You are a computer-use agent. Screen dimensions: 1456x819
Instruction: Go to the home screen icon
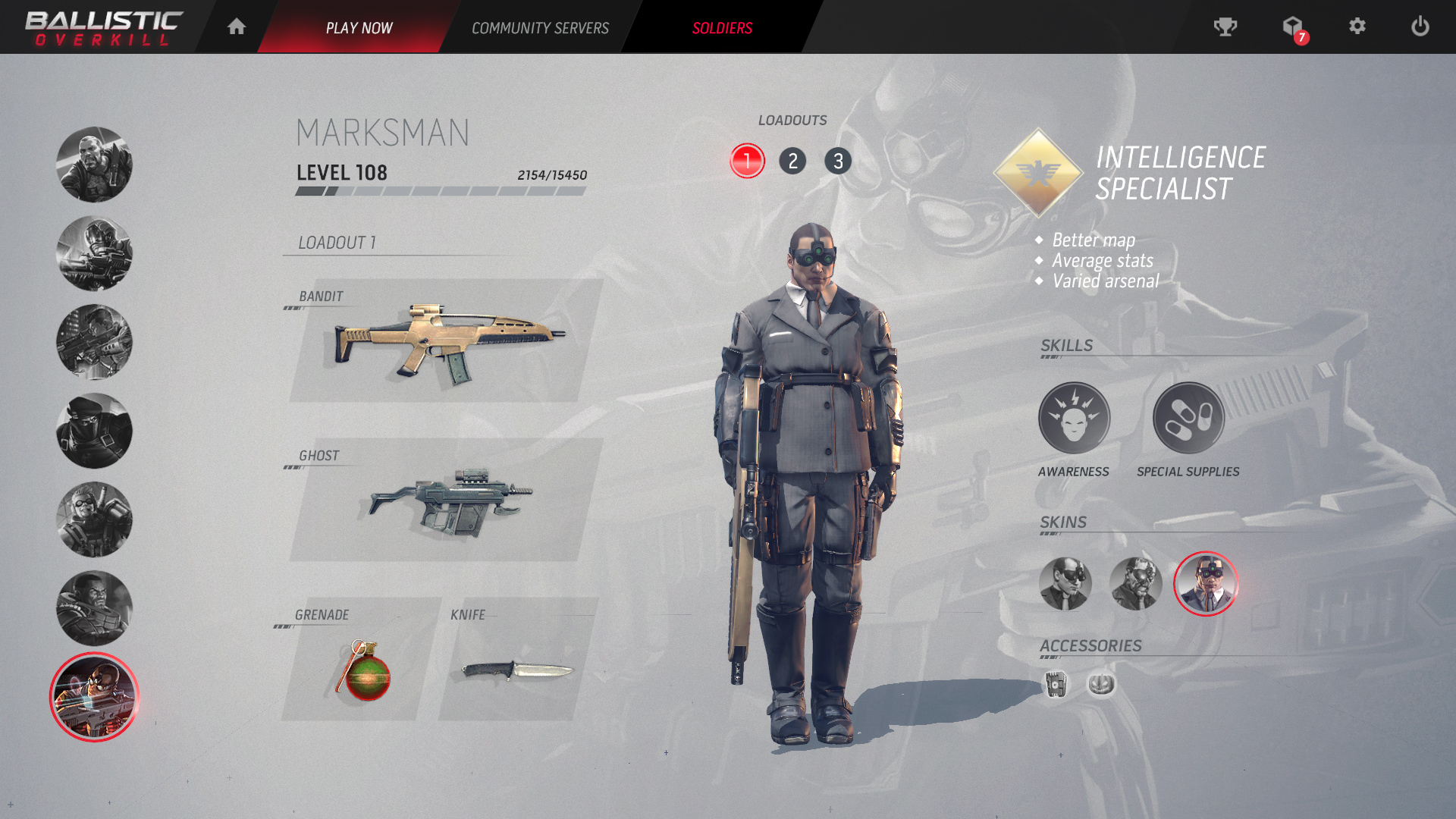click(237, 27)
